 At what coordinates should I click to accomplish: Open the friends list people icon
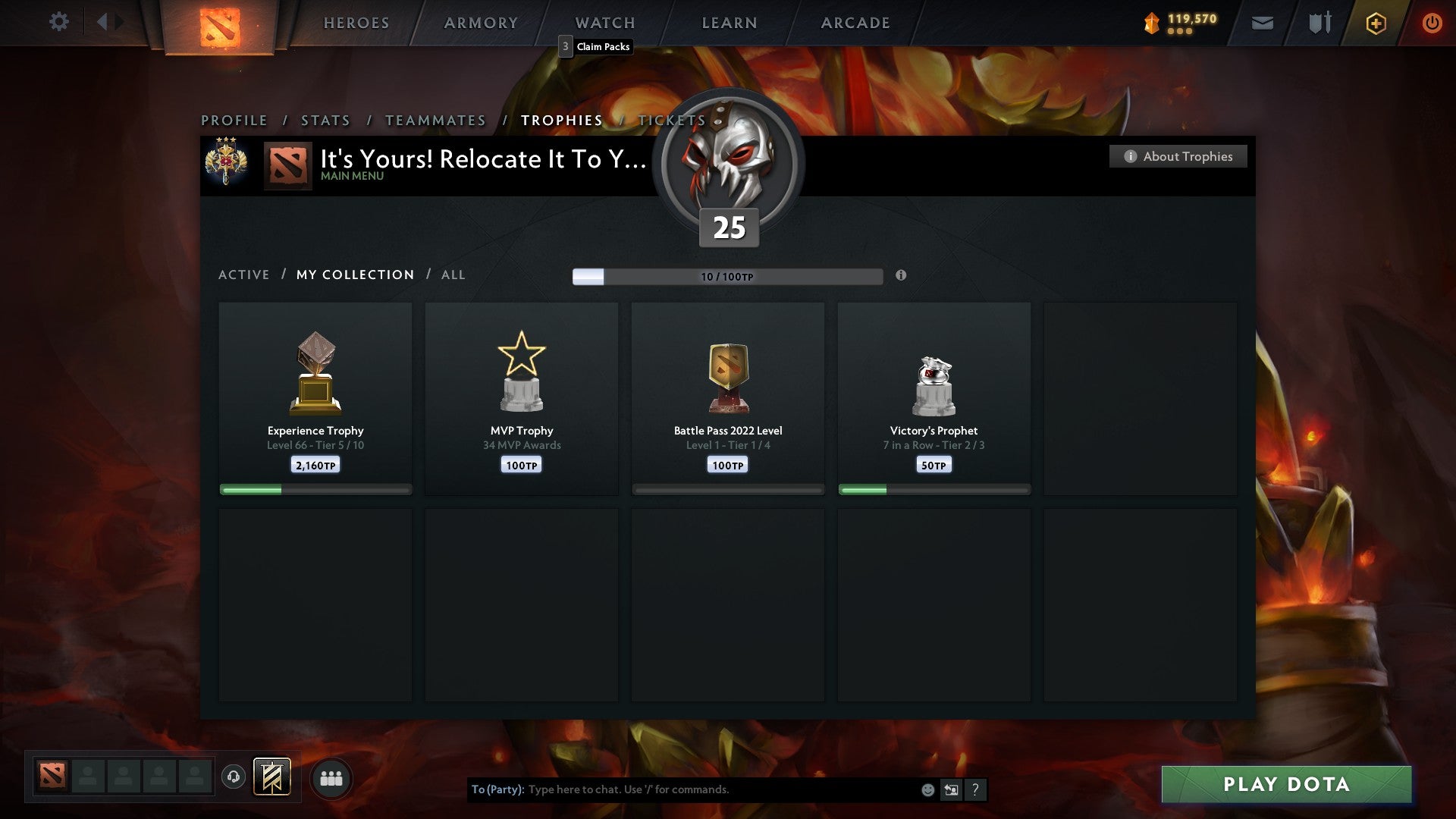331,777
